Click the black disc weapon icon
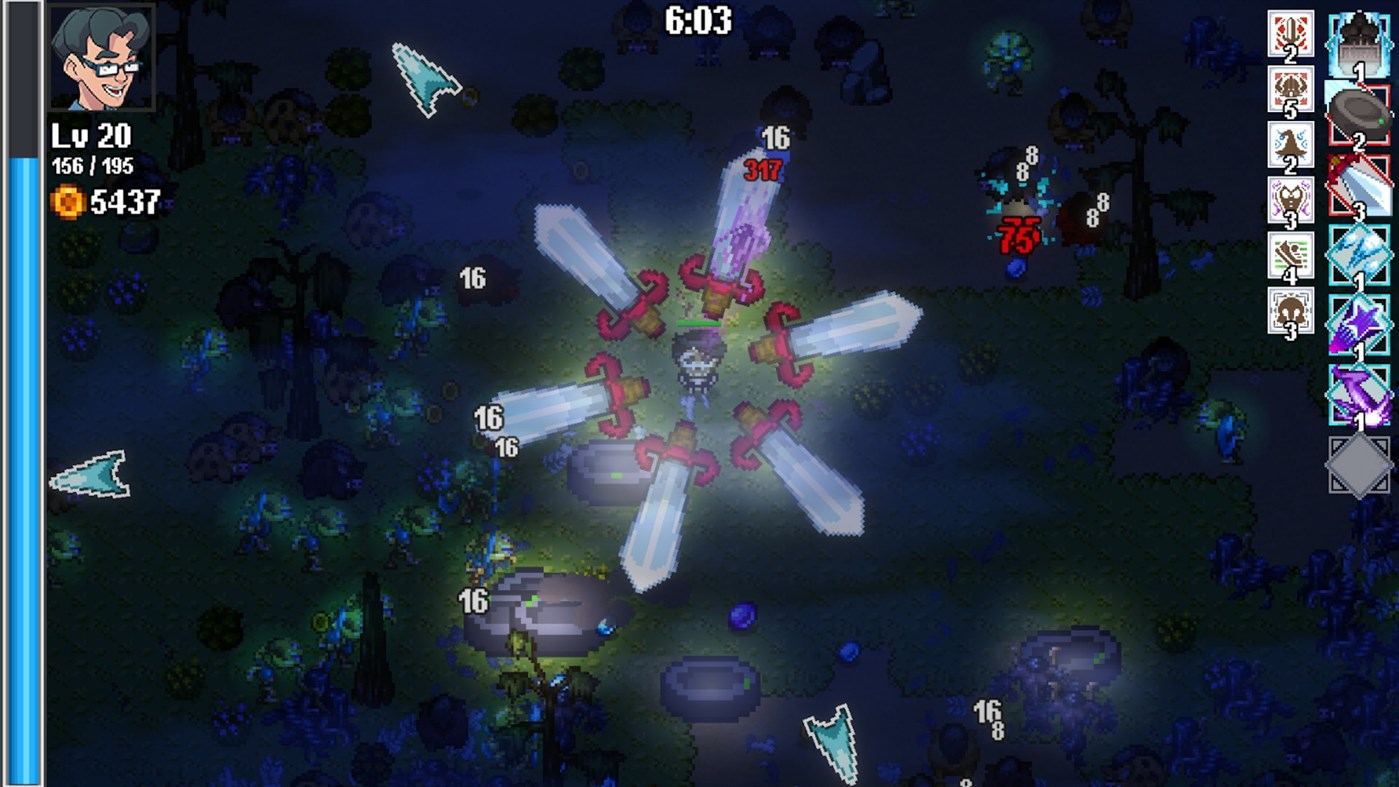This screenshot has height=787, width=1399. [x=1357, y=112]
